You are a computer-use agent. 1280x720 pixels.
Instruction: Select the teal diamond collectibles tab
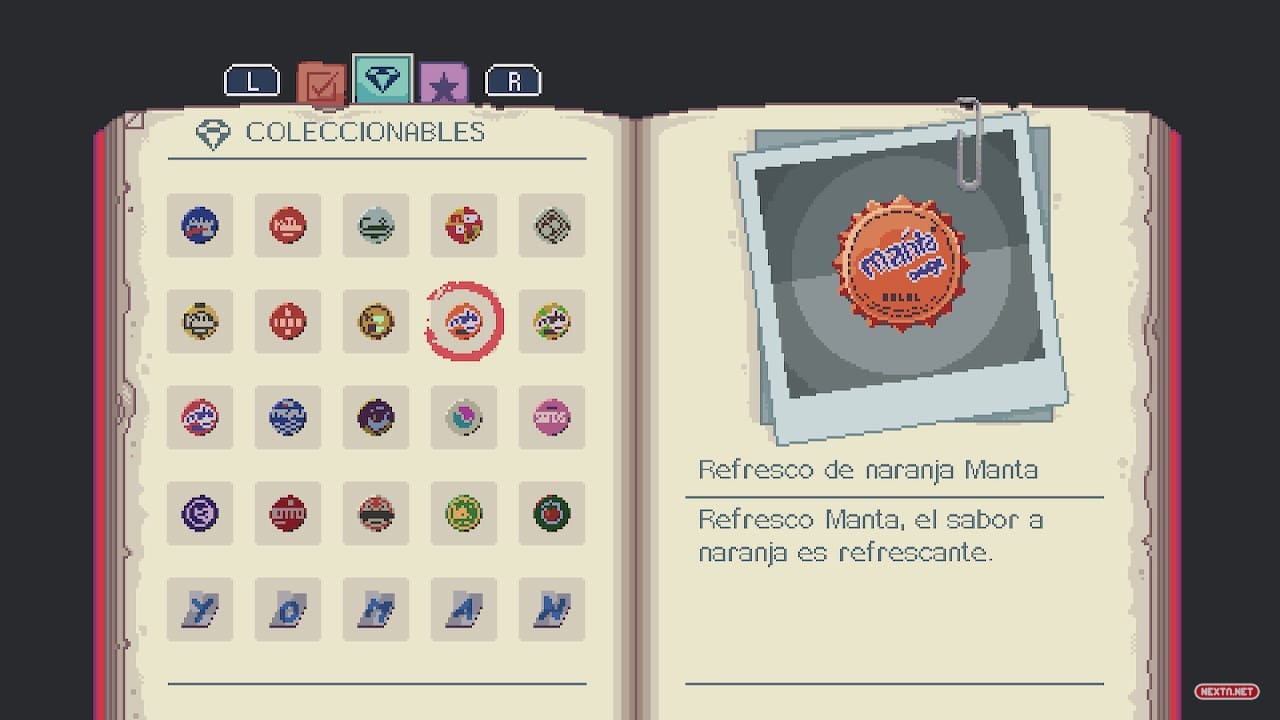pyautogui.click(x=382, y=80)
